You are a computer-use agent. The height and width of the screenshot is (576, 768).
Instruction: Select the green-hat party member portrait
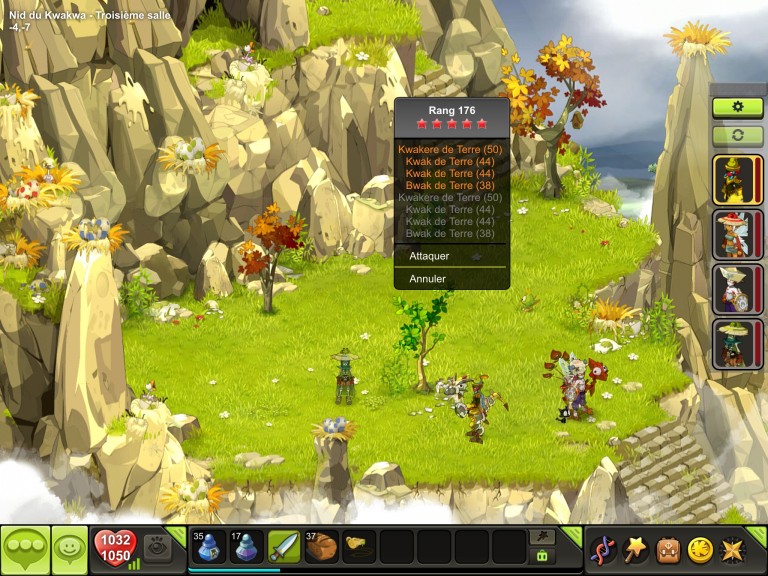[737, 344]
